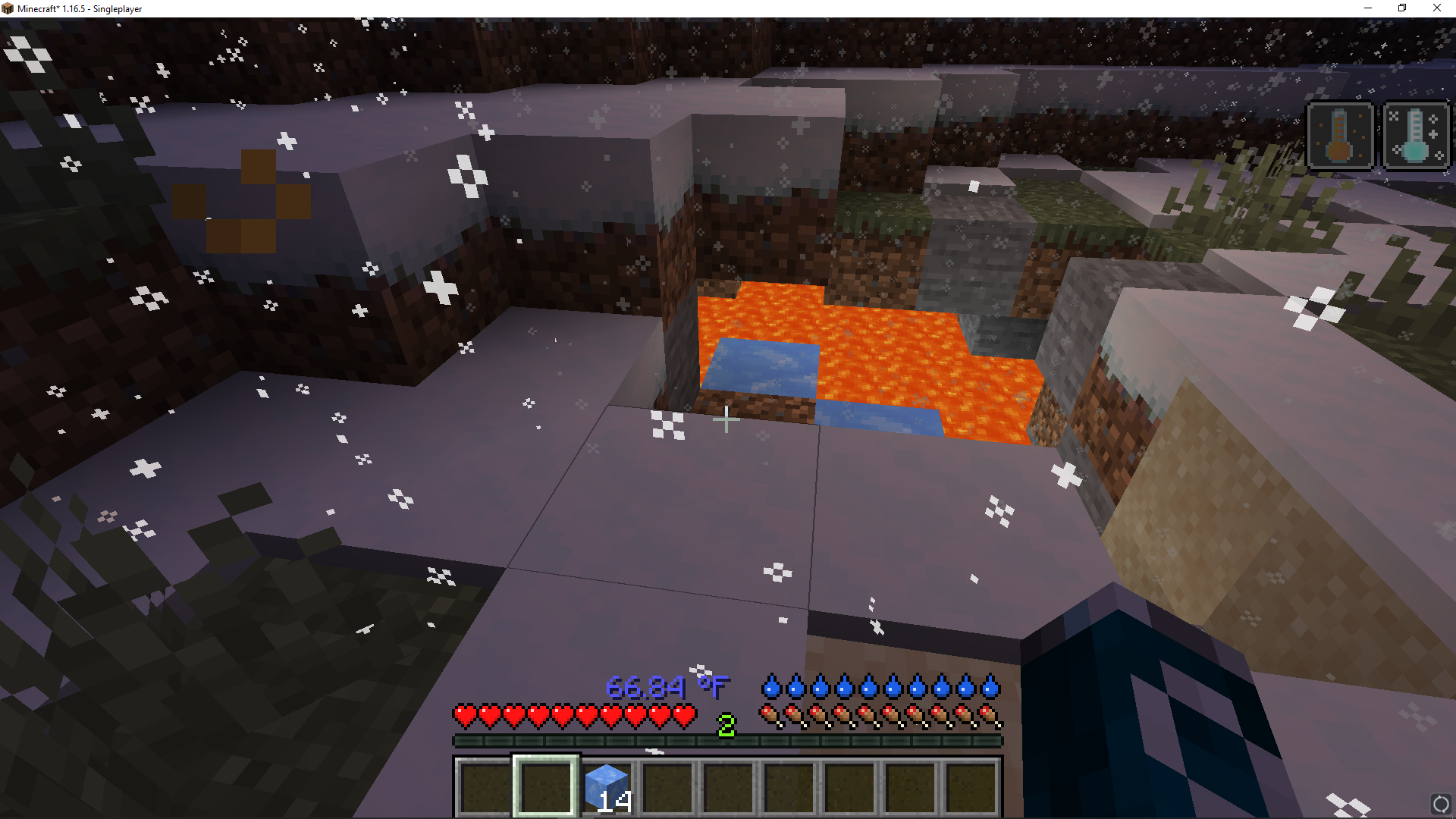The height and width of the screenshot is (819, 1456).
Task: Click the green level number 2
Action: pyautogui.click(x=726, y=723)
